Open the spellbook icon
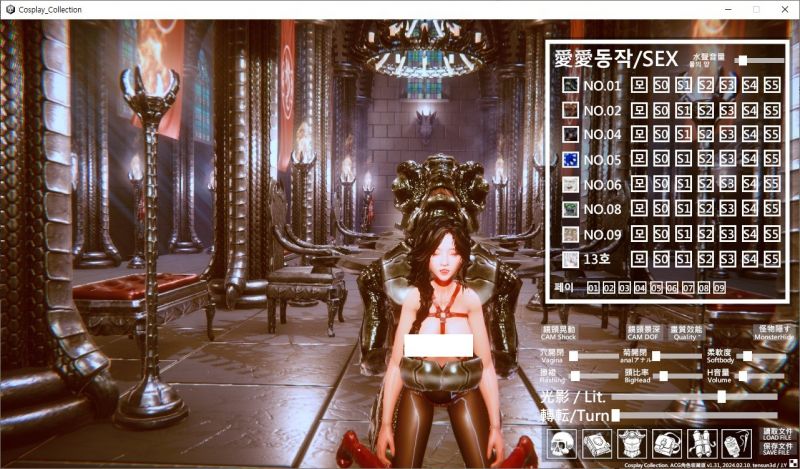The image size is (800, 469). pos(598,441)
